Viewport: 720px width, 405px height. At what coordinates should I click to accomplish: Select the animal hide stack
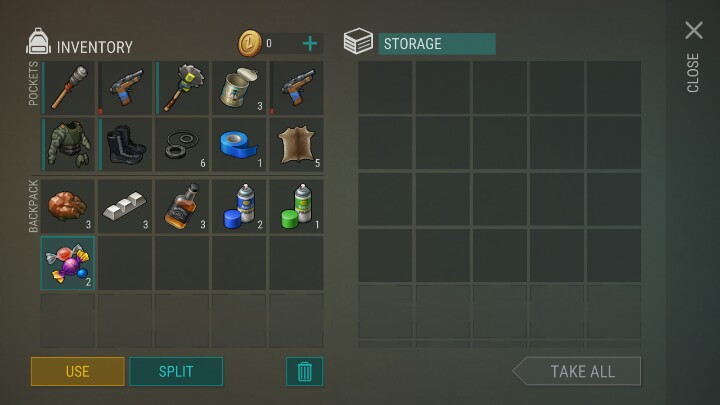coord(297,145)
